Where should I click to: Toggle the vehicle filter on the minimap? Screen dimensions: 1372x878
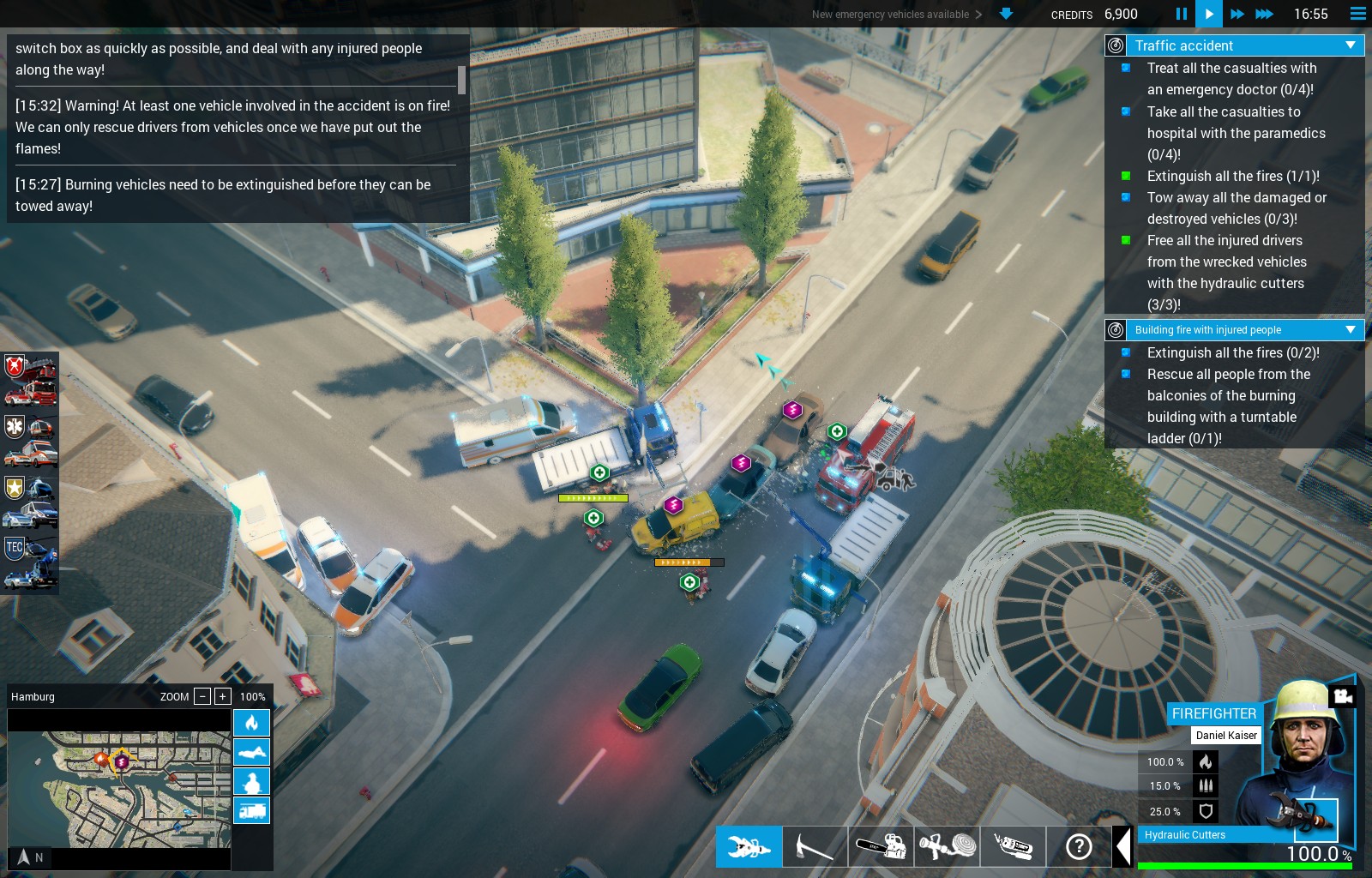tap(251, 810)
